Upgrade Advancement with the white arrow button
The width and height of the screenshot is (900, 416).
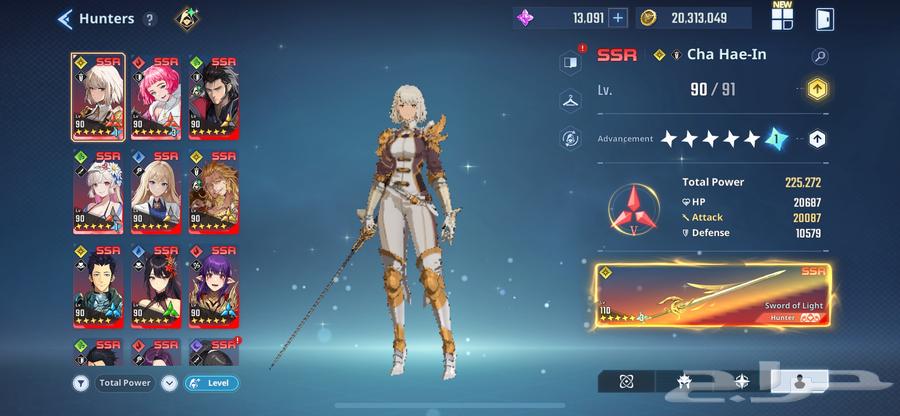[817, 140]
